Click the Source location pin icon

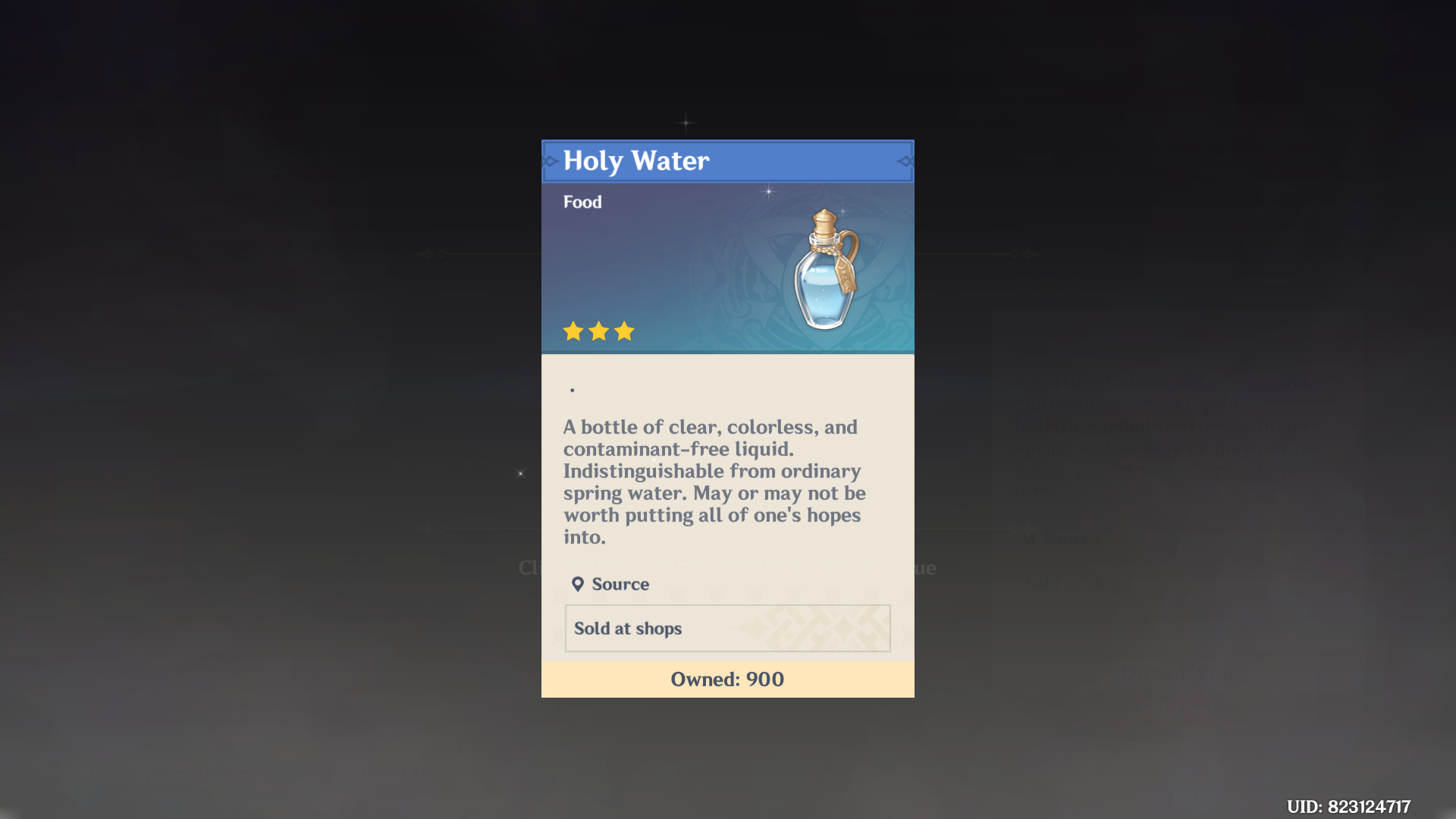point(579,584)
